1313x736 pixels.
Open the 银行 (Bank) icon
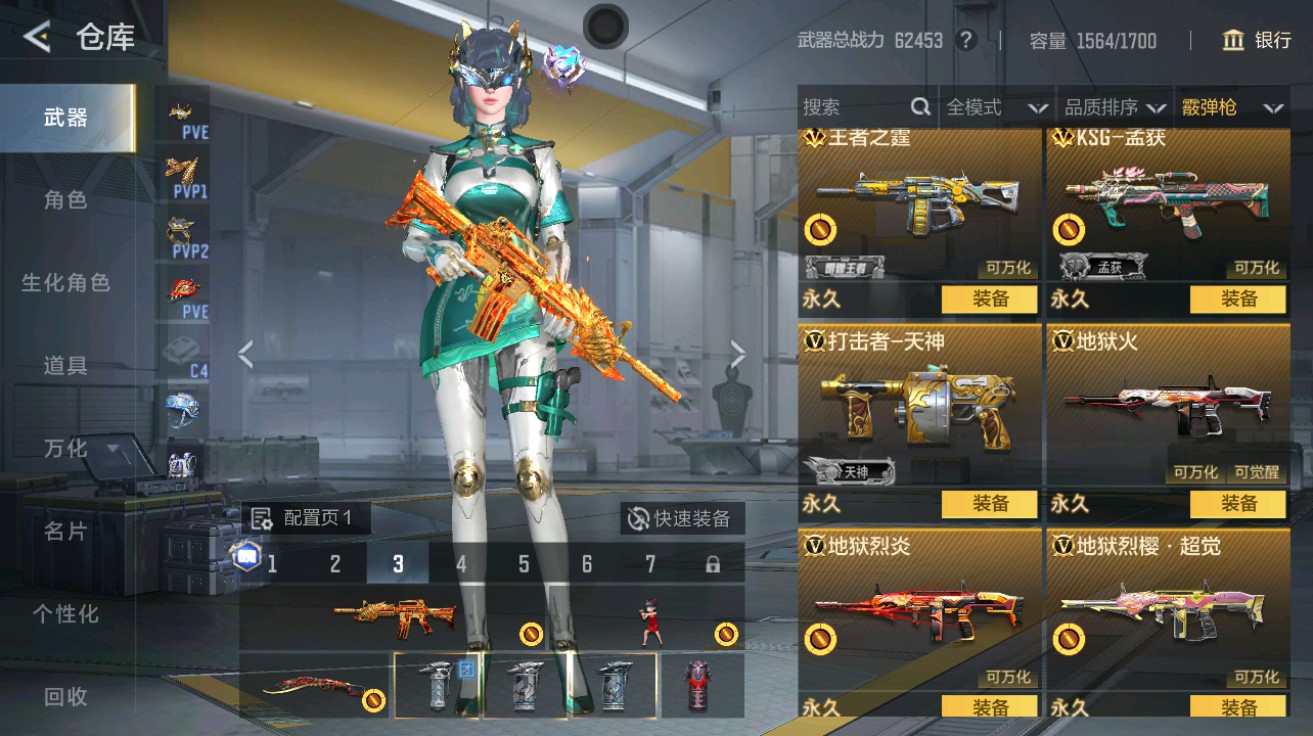1233,41
